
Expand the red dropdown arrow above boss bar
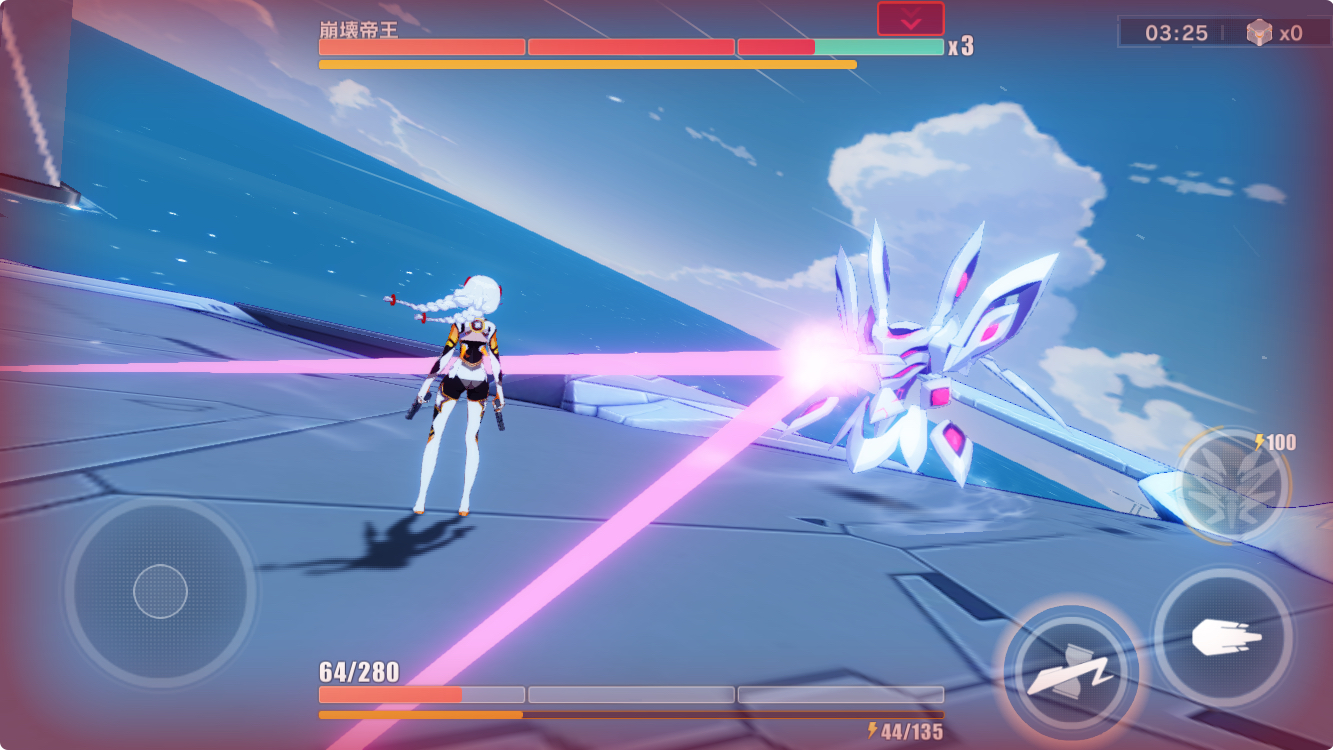[x=910, y=19]
